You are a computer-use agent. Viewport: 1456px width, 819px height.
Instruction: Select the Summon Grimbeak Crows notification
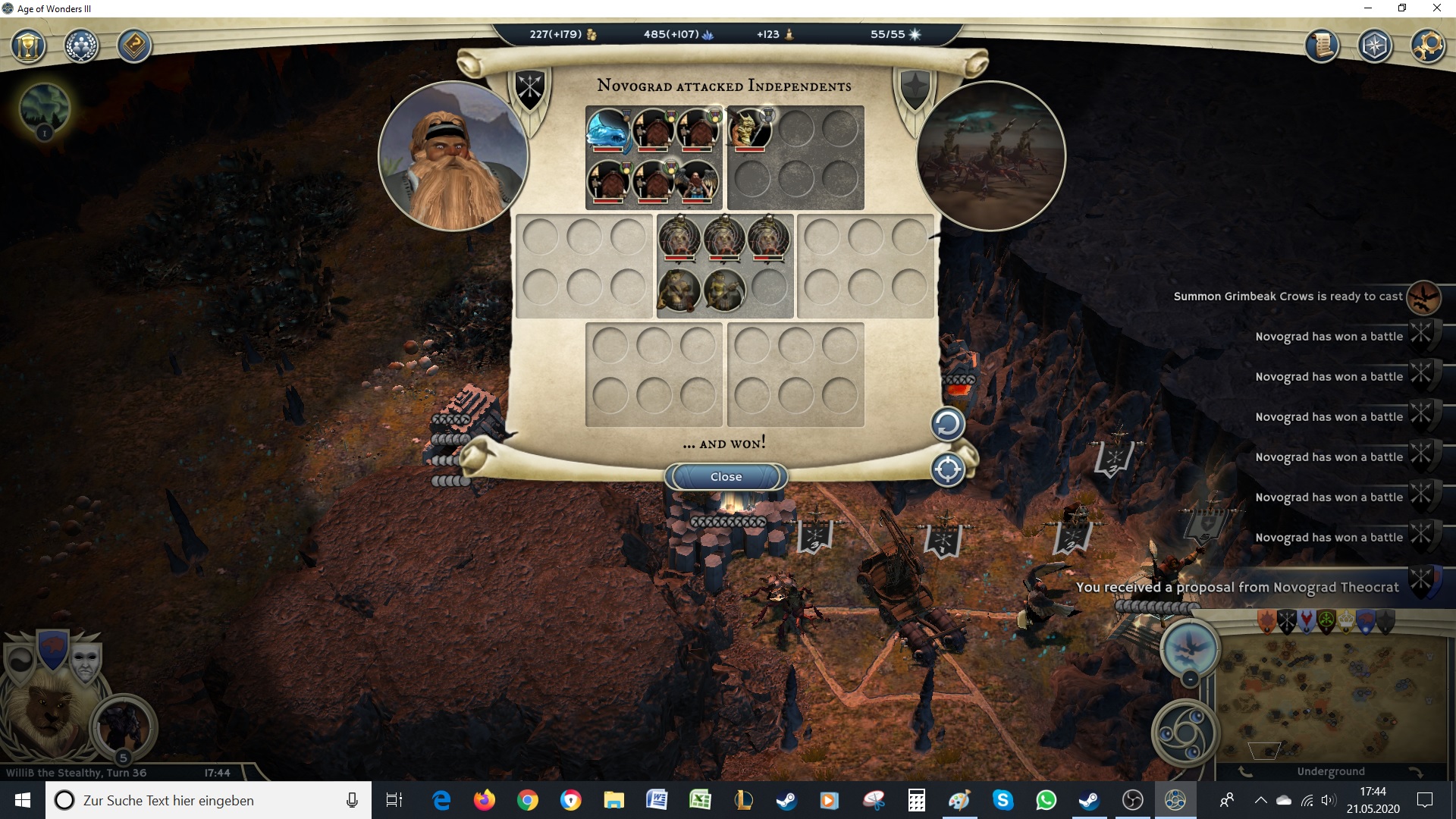click(x=1288, y=297)
